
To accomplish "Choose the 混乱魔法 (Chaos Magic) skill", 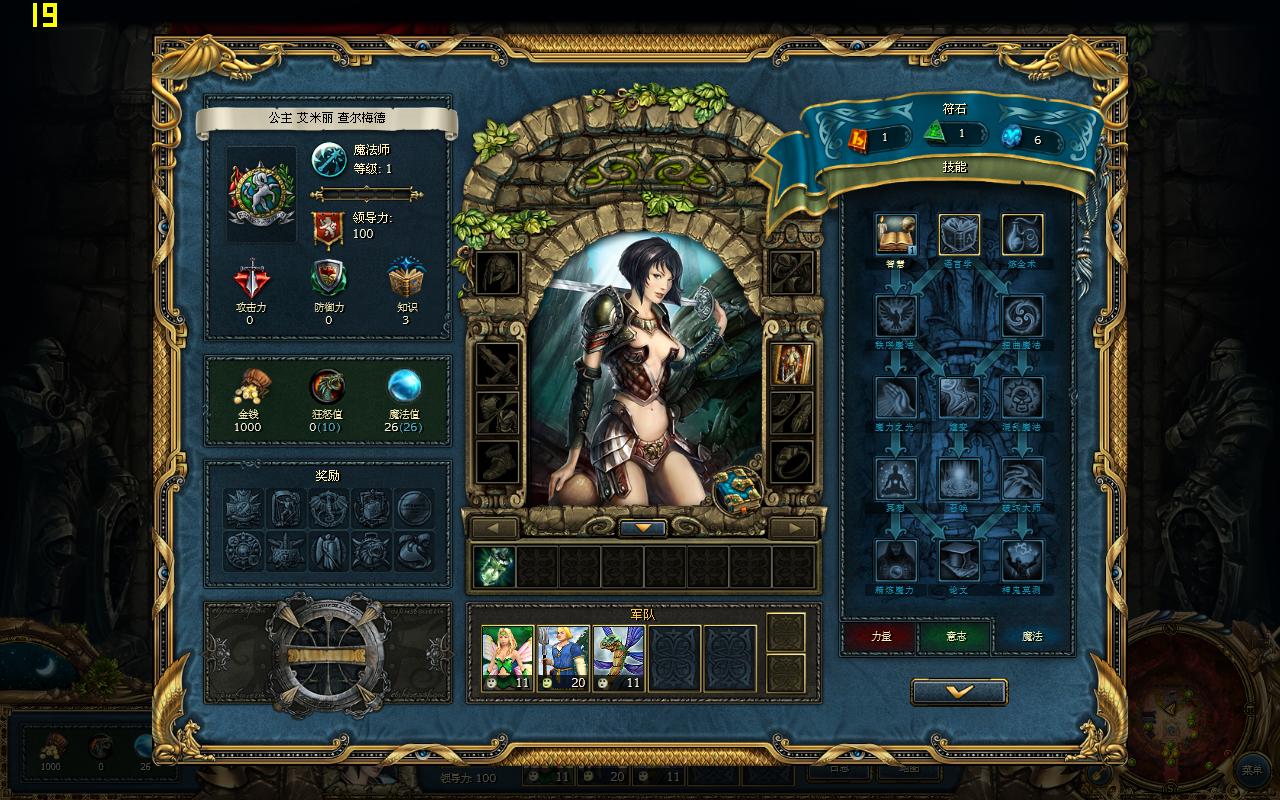I will click(1022, 398).
